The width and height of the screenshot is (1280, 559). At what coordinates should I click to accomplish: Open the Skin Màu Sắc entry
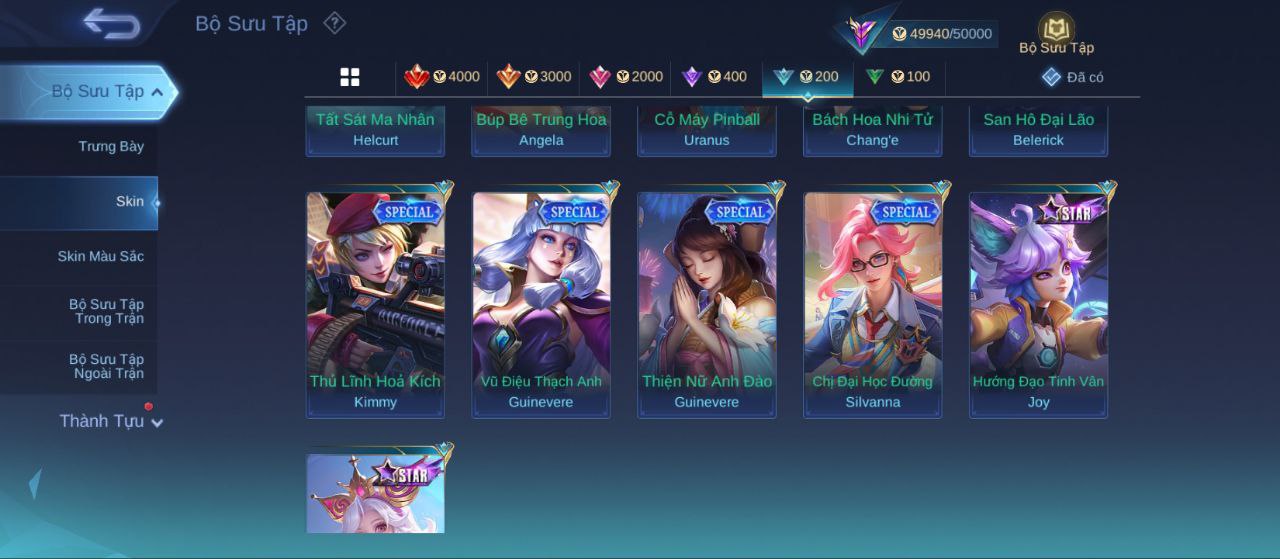(100, 257)
